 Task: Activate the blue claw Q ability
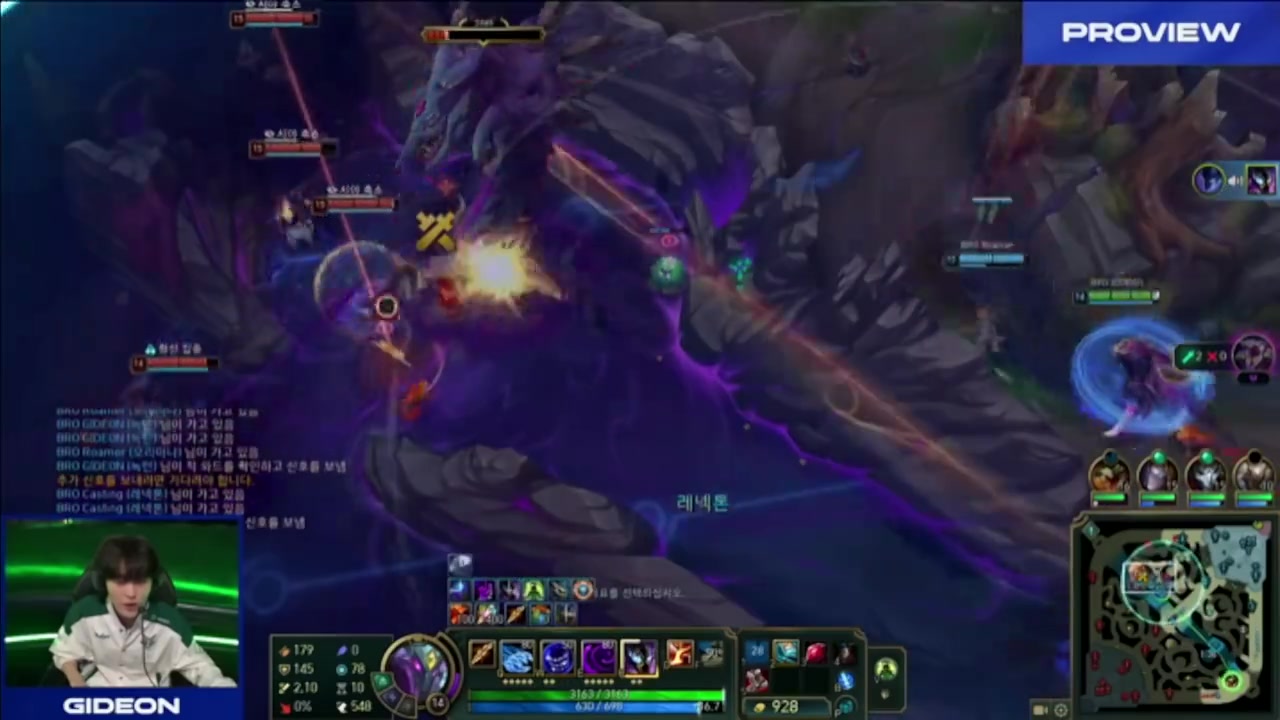click(x=517, y=657)
